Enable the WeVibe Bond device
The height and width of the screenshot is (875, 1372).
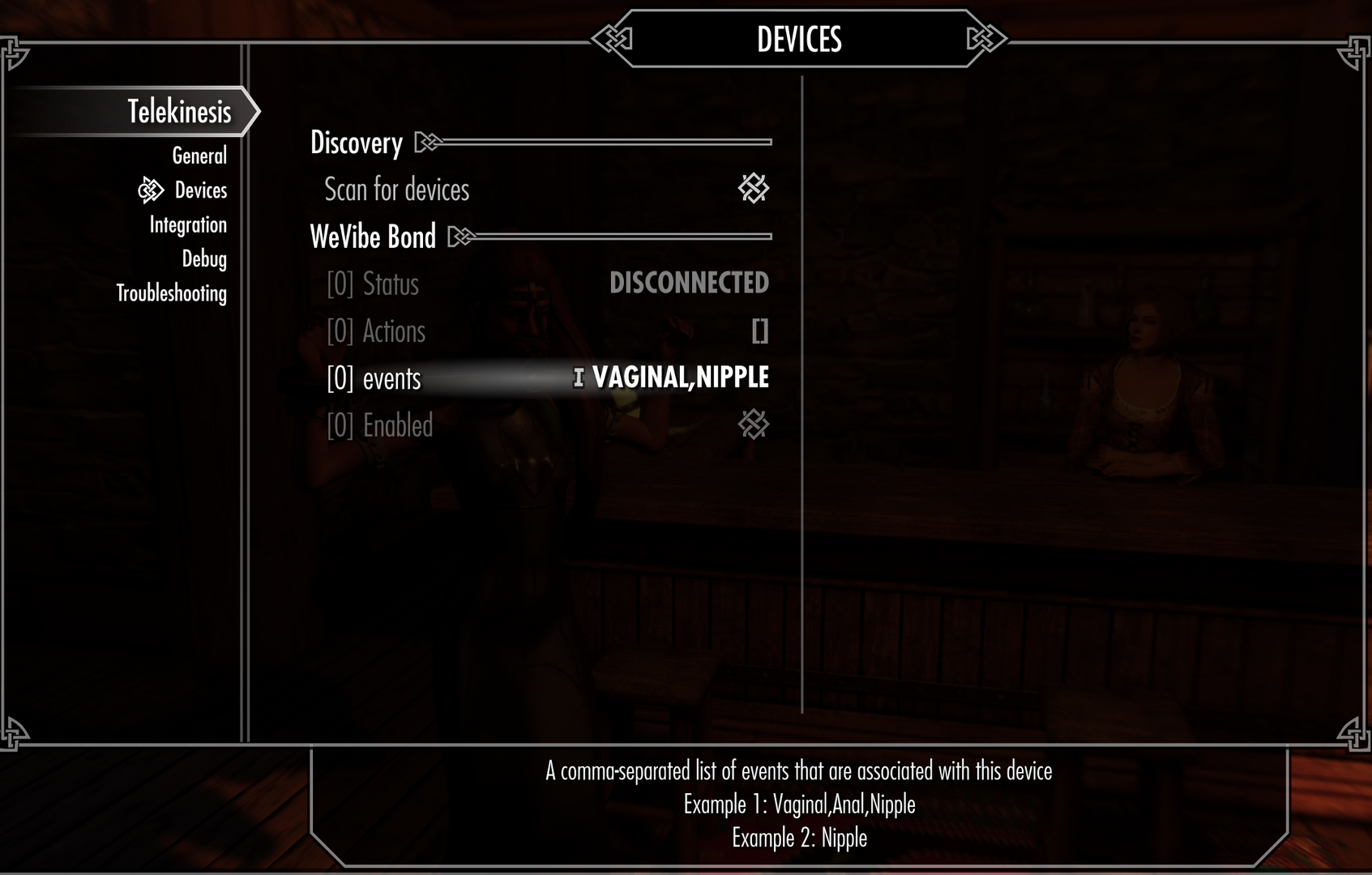754,425
